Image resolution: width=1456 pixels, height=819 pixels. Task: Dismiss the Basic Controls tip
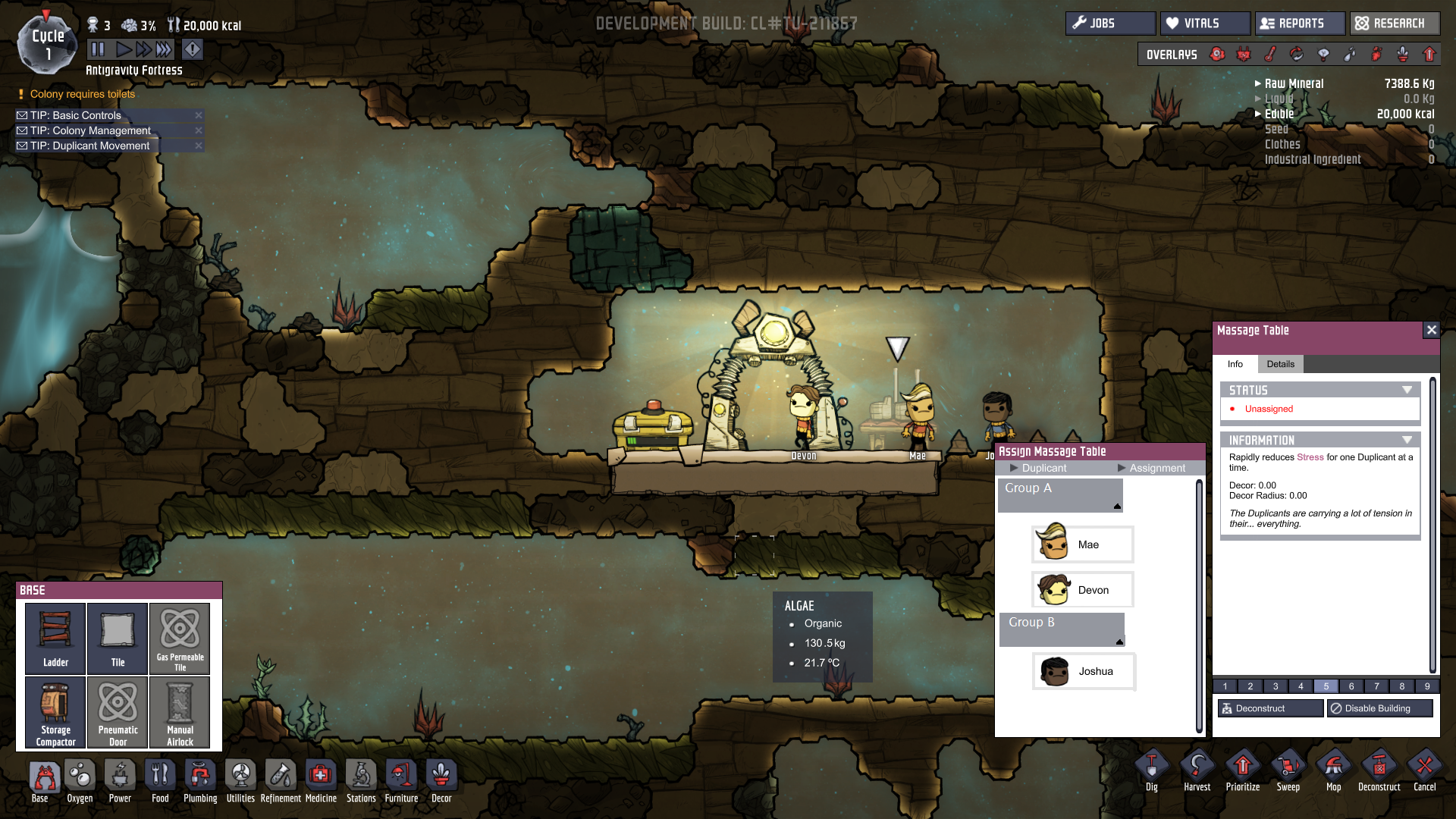(199, 115)
